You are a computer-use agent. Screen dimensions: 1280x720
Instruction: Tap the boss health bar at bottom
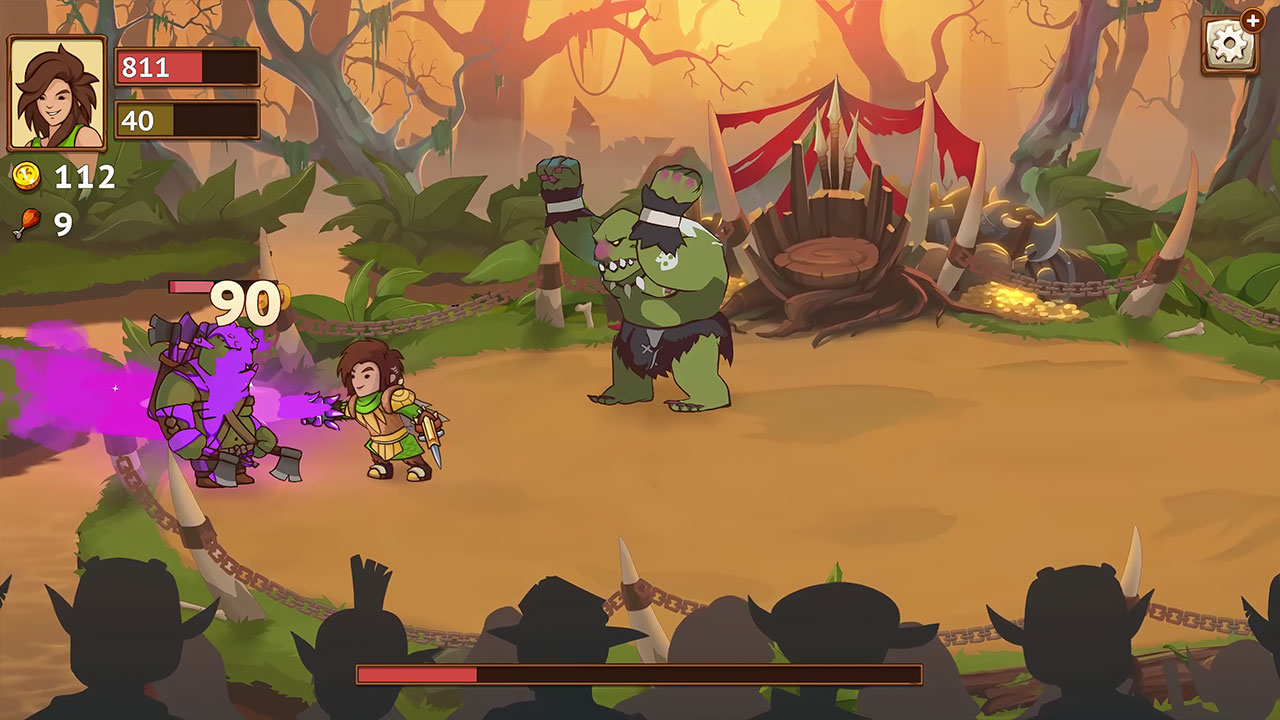click(640, 676)
